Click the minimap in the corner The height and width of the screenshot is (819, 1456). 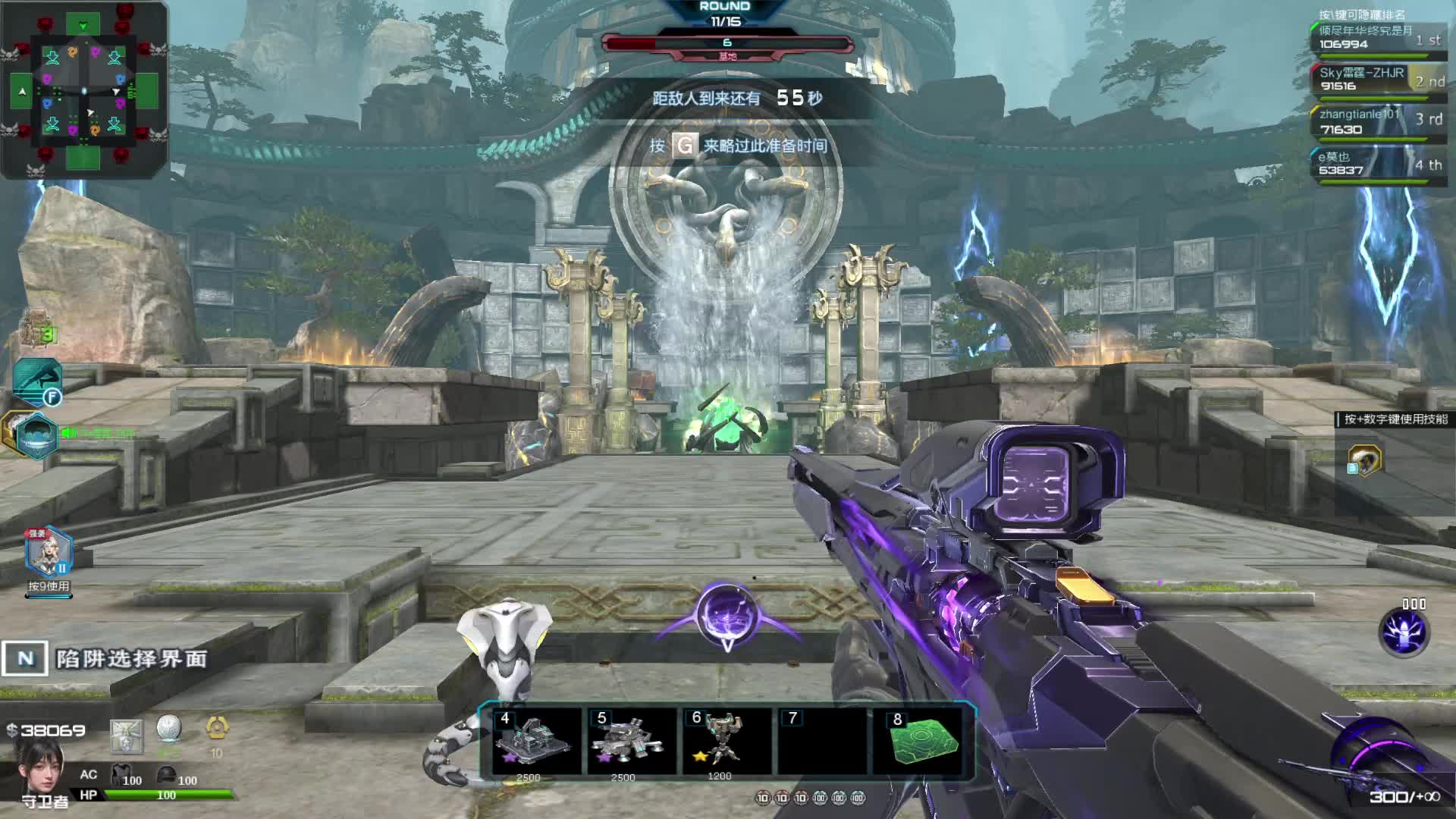83,89
